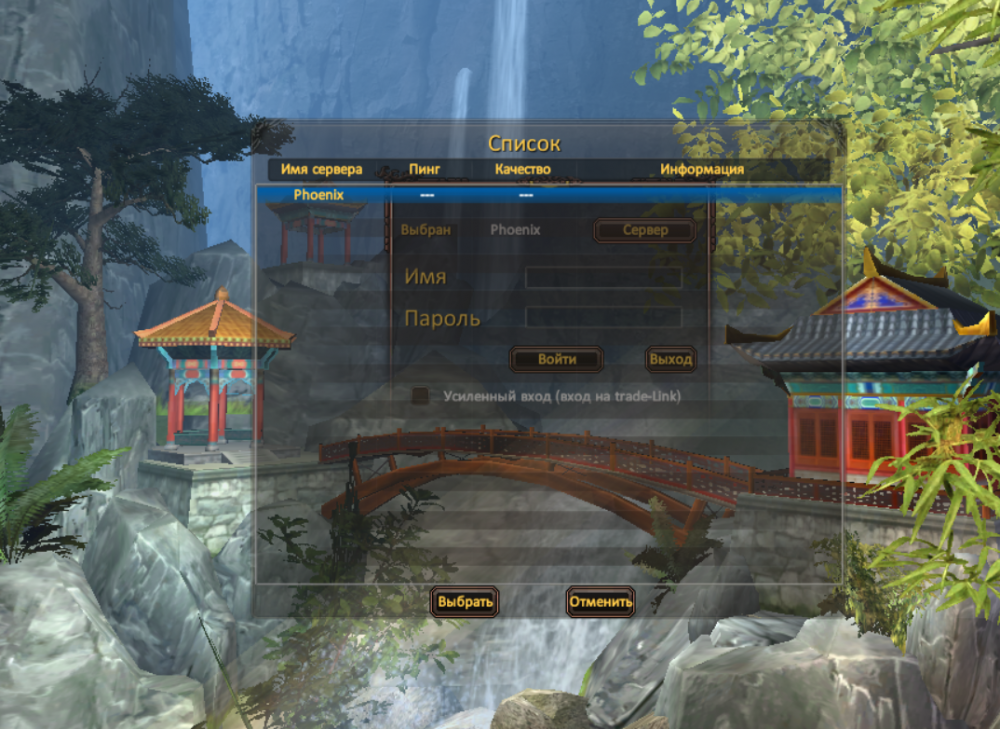
Task: Exit using the Выход button
Action: coord(670,359)
